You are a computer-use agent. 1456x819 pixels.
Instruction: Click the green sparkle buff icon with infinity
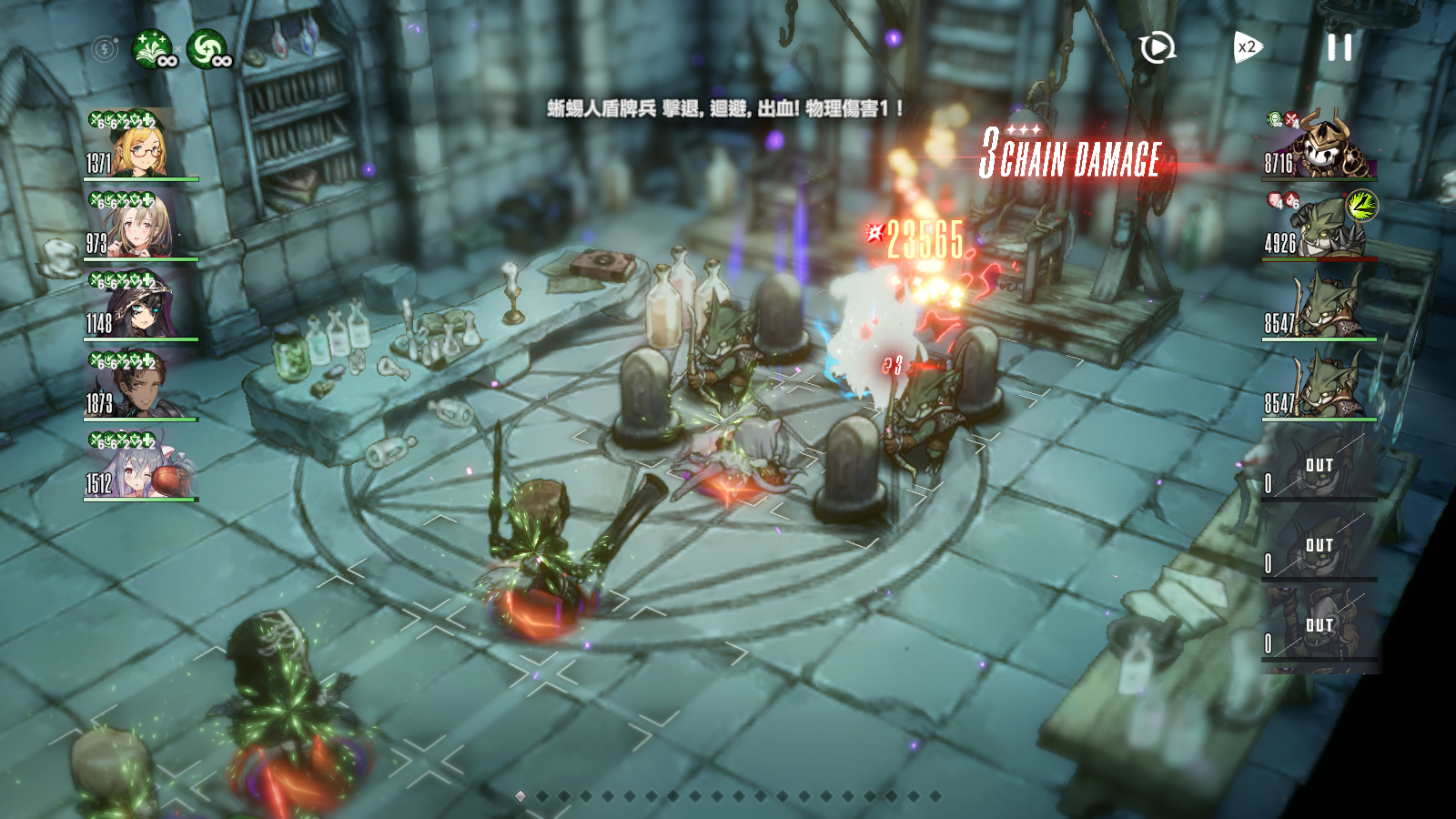click(x=152, y=49)
